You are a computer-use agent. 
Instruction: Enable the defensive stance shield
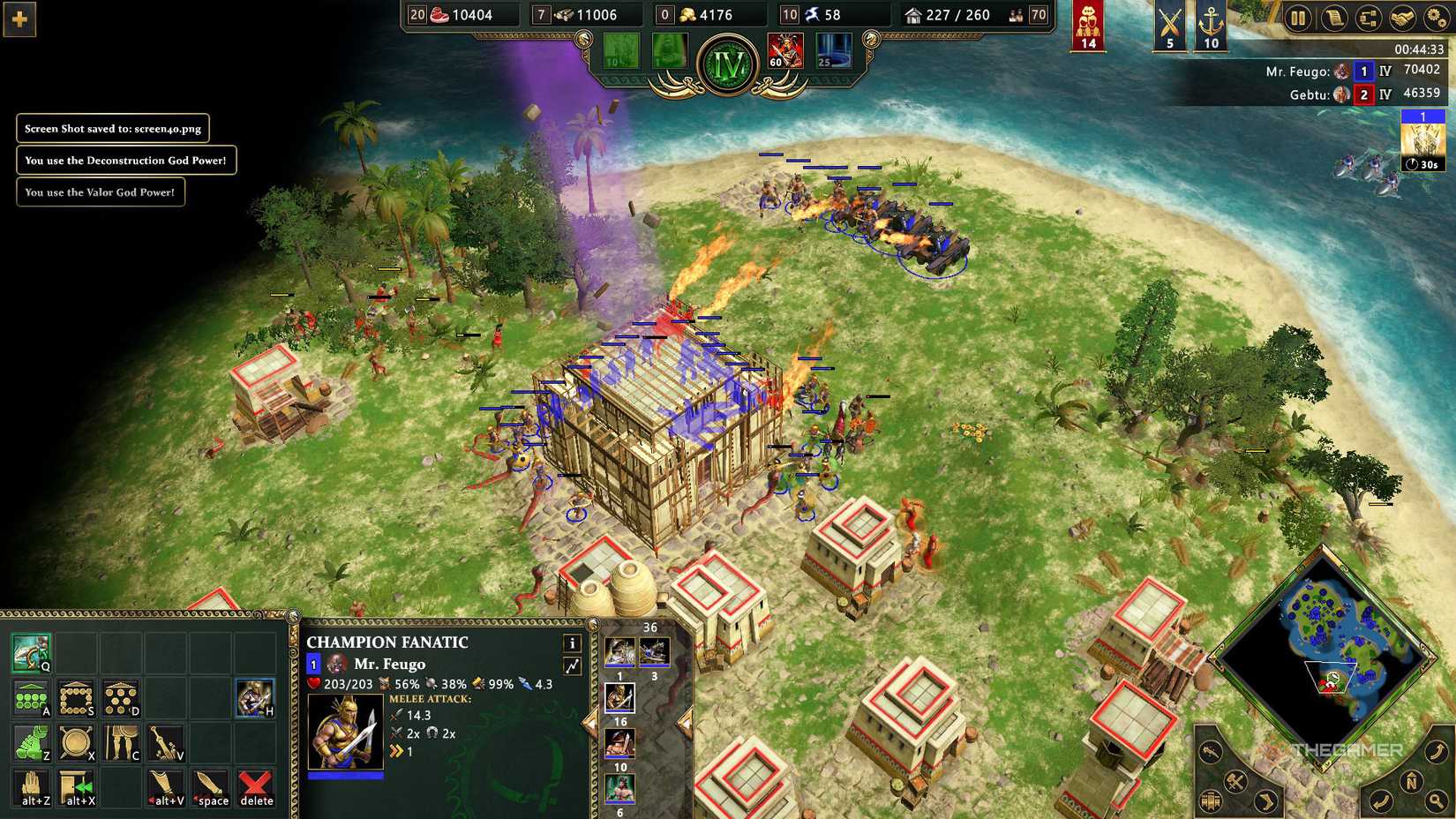click(x=76, y=741)
